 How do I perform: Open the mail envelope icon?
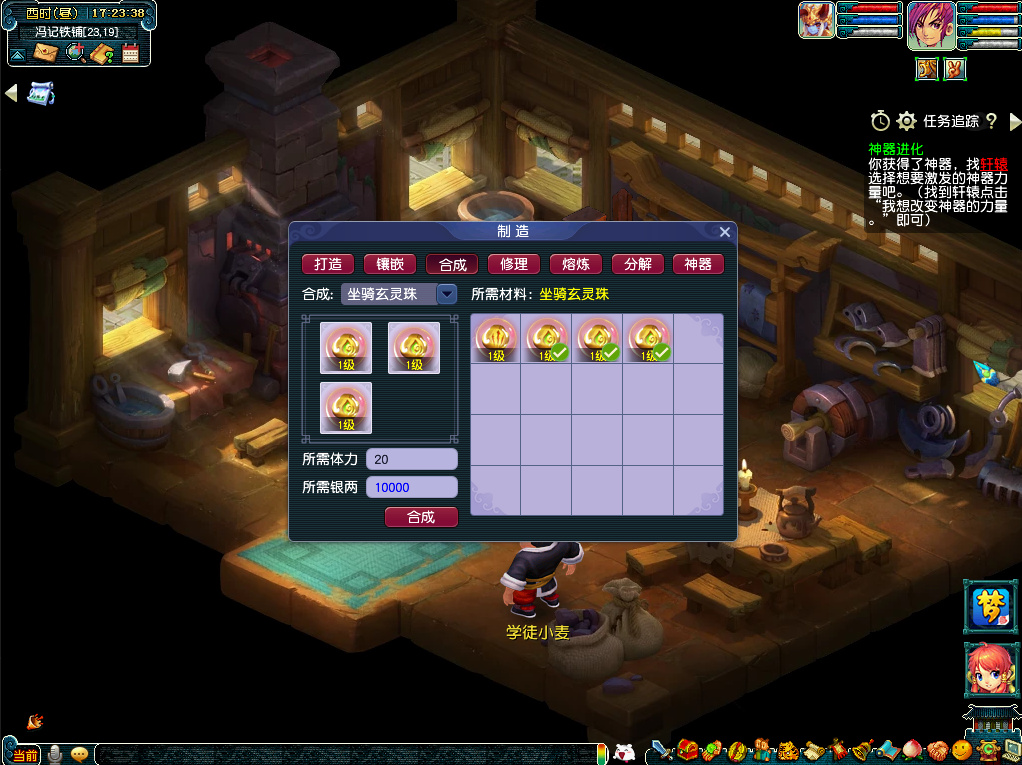tap(46, 53)
